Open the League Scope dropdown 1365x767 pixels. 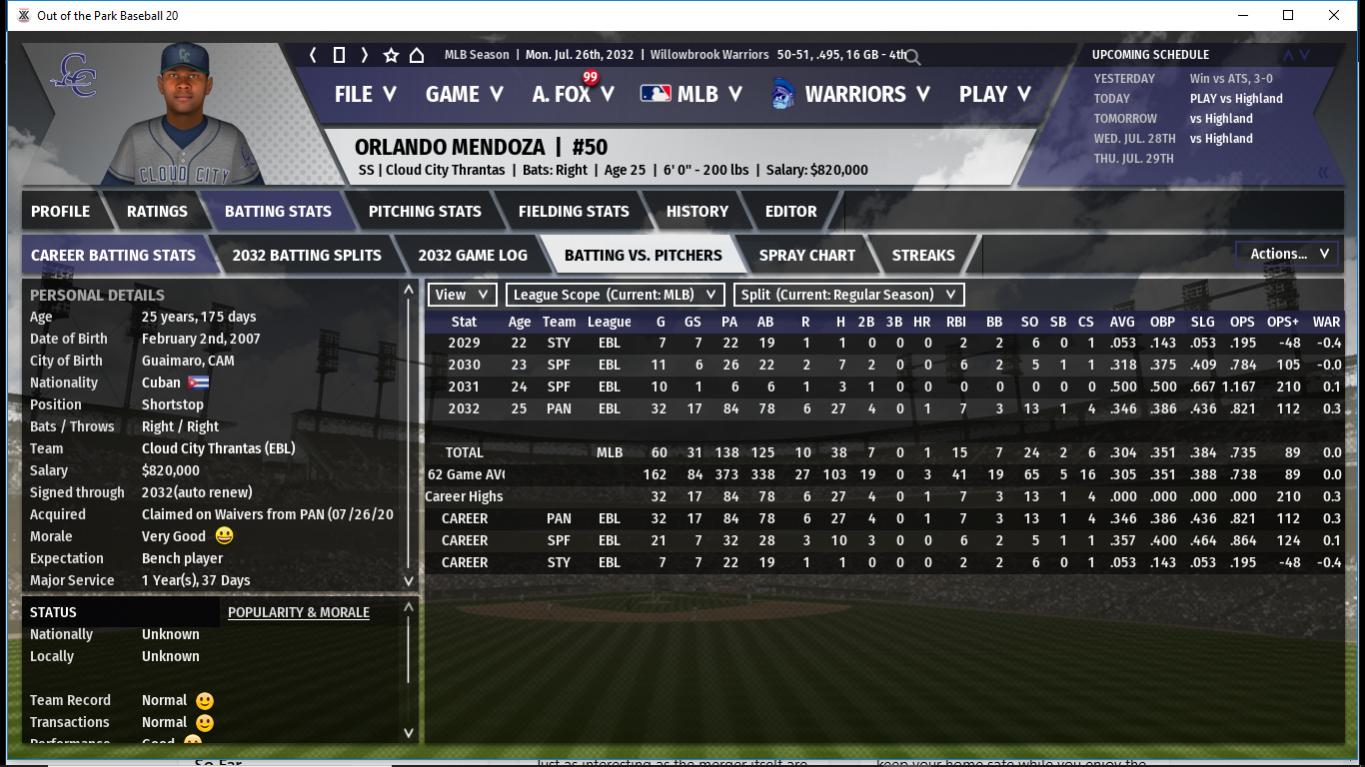coord(614,295)
